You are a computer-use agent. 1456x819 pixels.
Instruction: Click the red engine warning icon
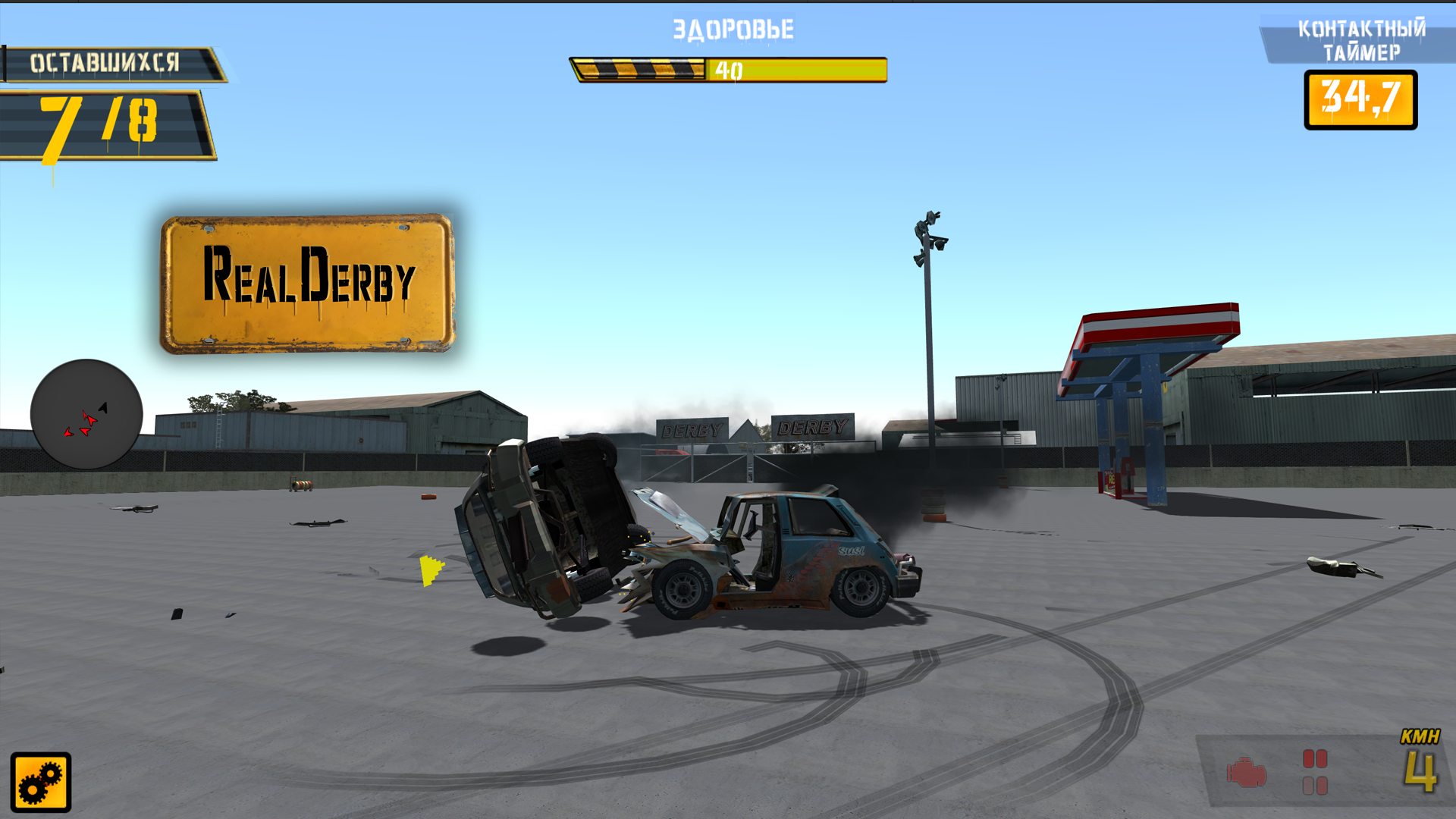(1246, 772)
